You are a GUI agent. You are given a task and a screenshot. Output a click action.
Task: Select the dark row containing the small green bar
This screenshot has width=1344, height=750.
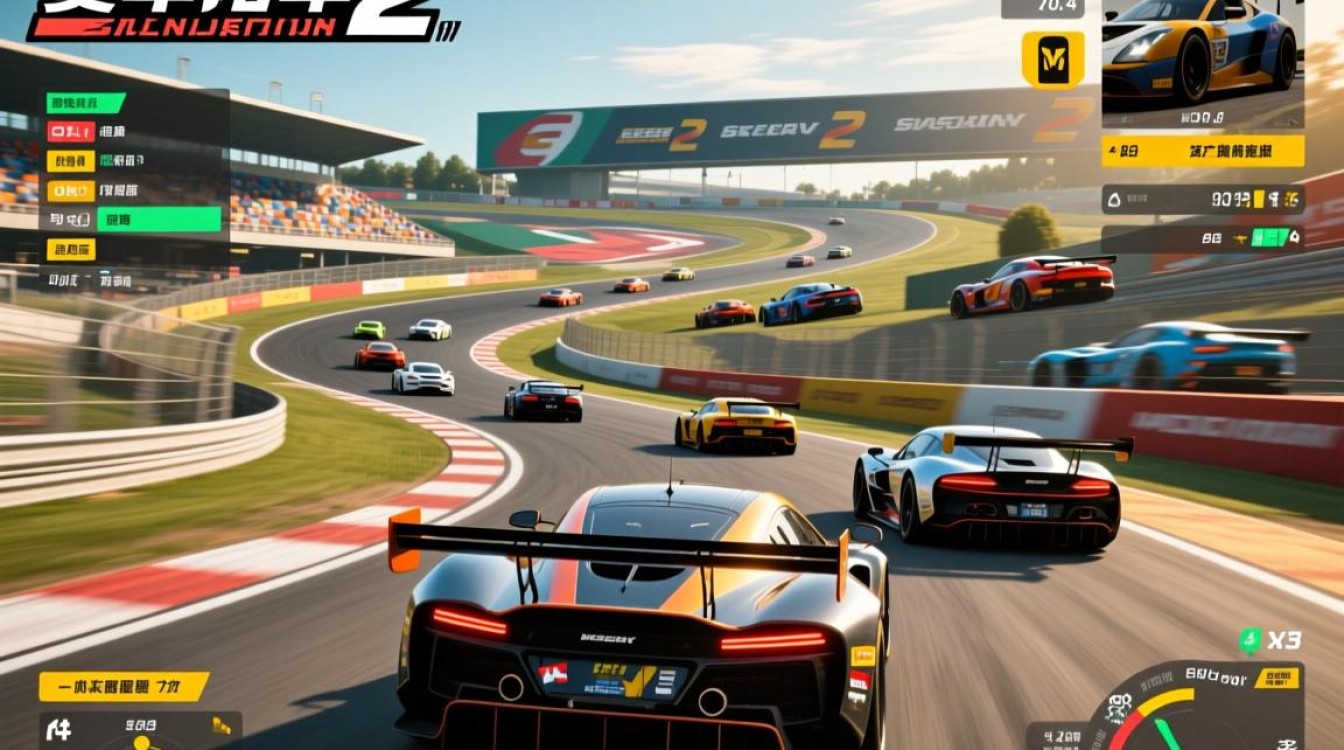(x=1202, y=238)
